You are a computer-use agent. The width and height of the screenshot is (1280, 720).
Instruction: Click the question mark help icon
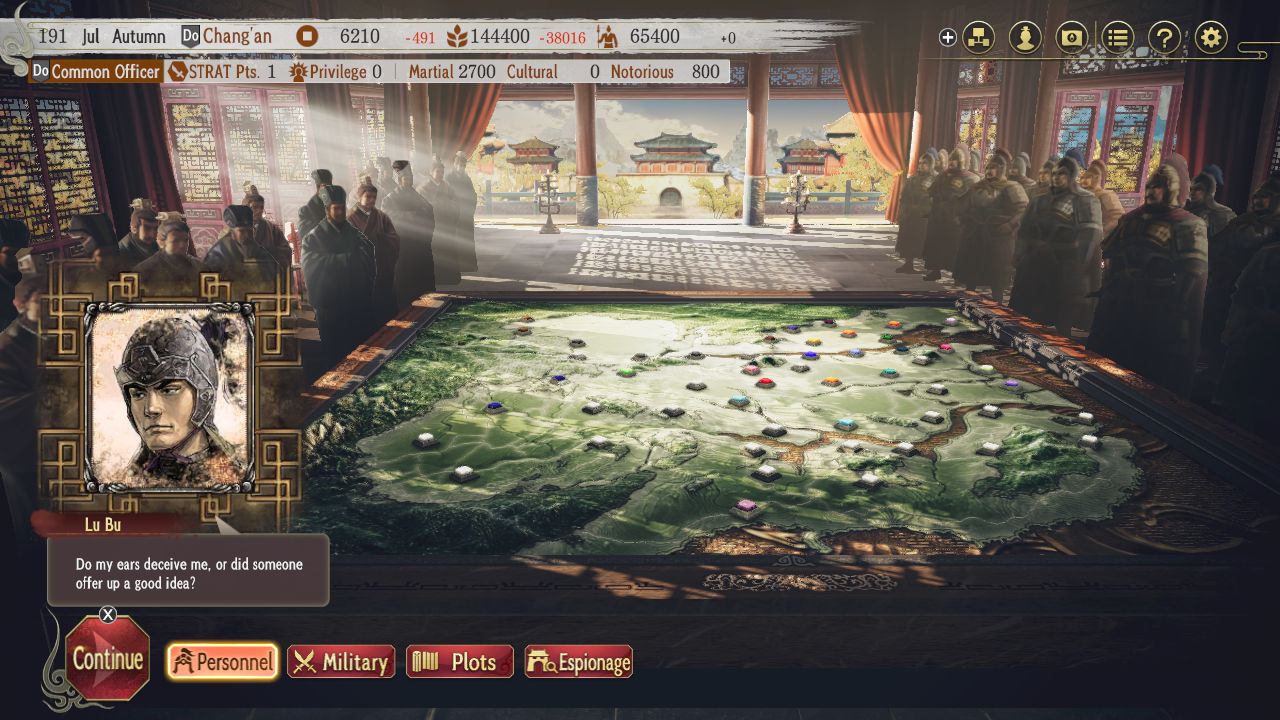click(x=1164, y=36)
